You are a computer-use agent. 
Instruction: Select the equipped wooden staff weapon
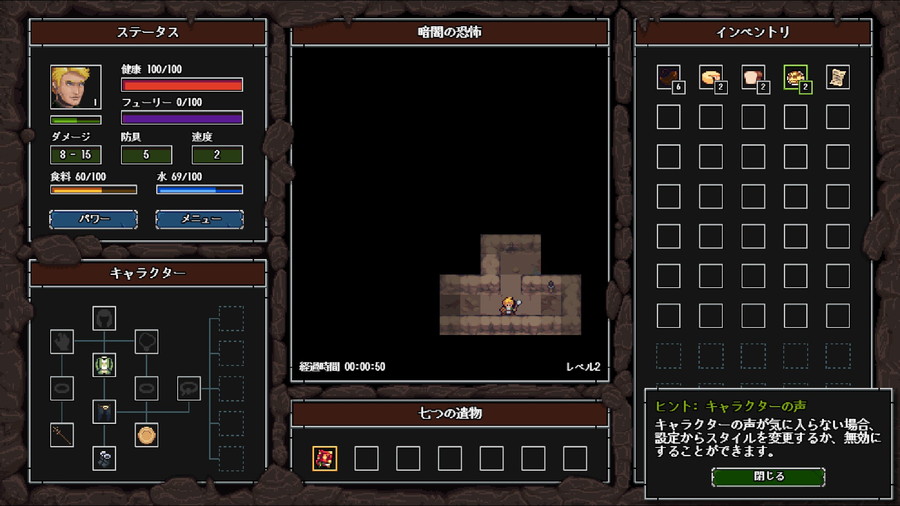[62, 434]
